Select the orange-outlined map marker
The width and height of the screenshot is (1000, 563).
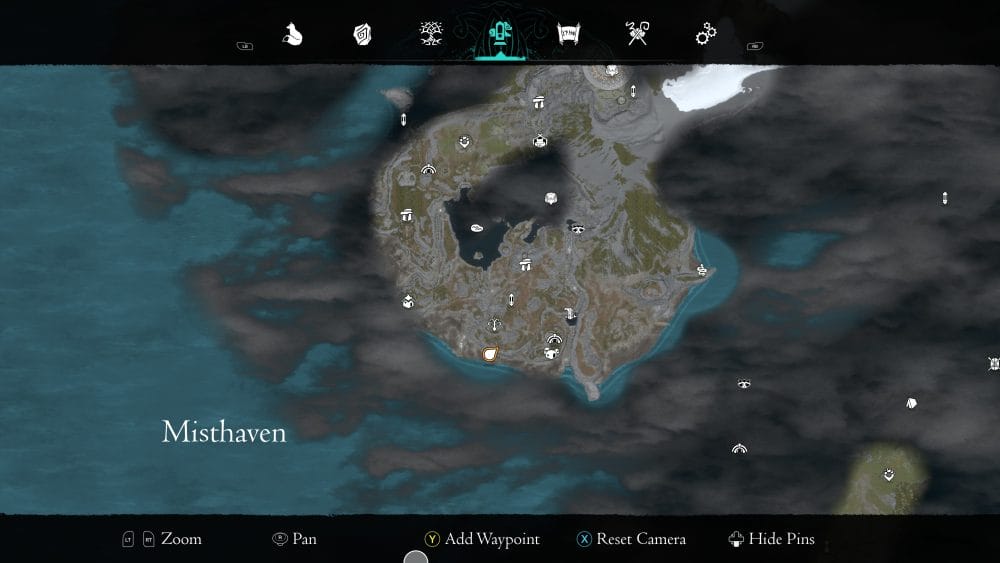coord(490,354)
